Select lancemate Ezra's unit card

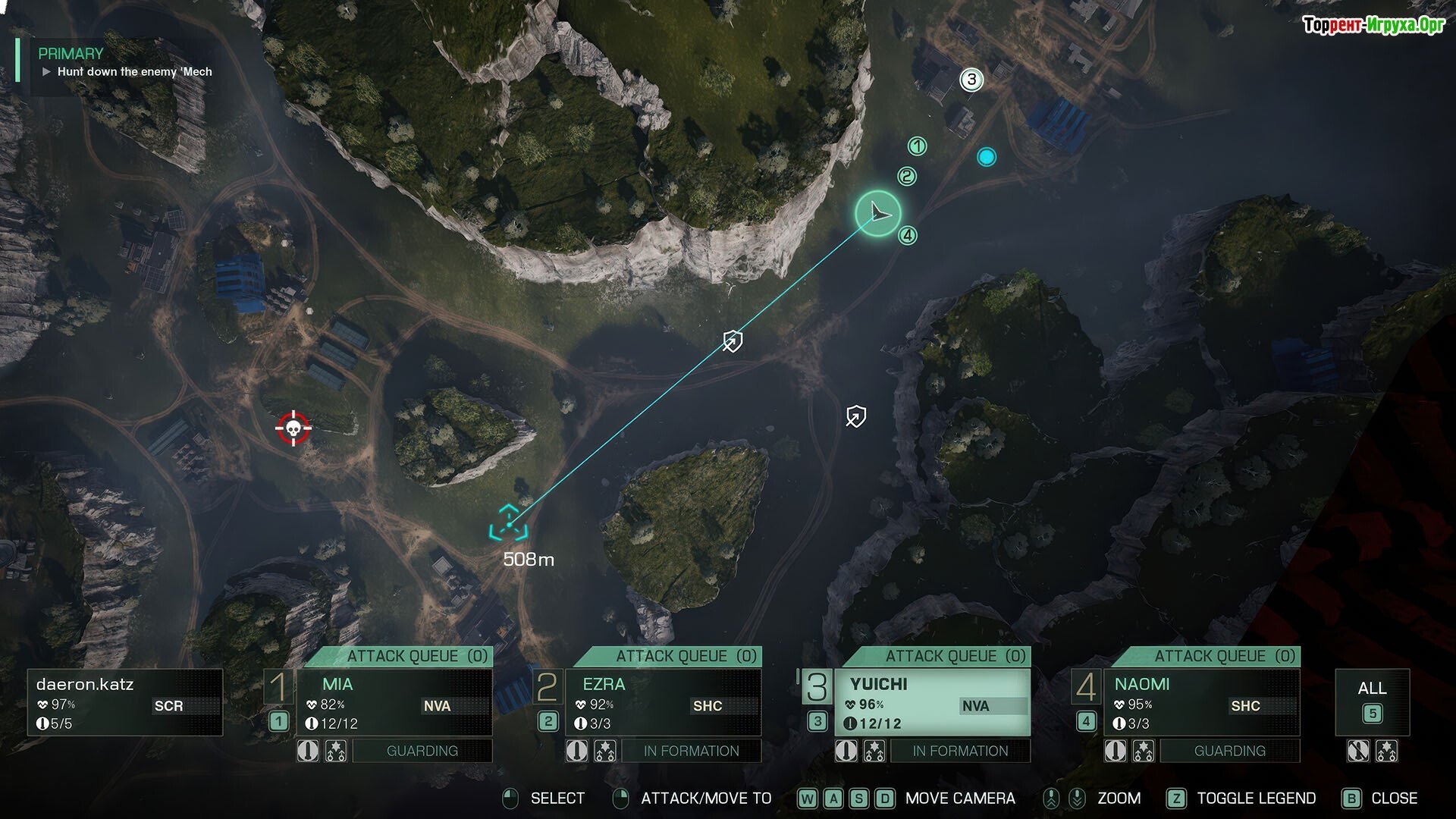(x=663, y=702)
